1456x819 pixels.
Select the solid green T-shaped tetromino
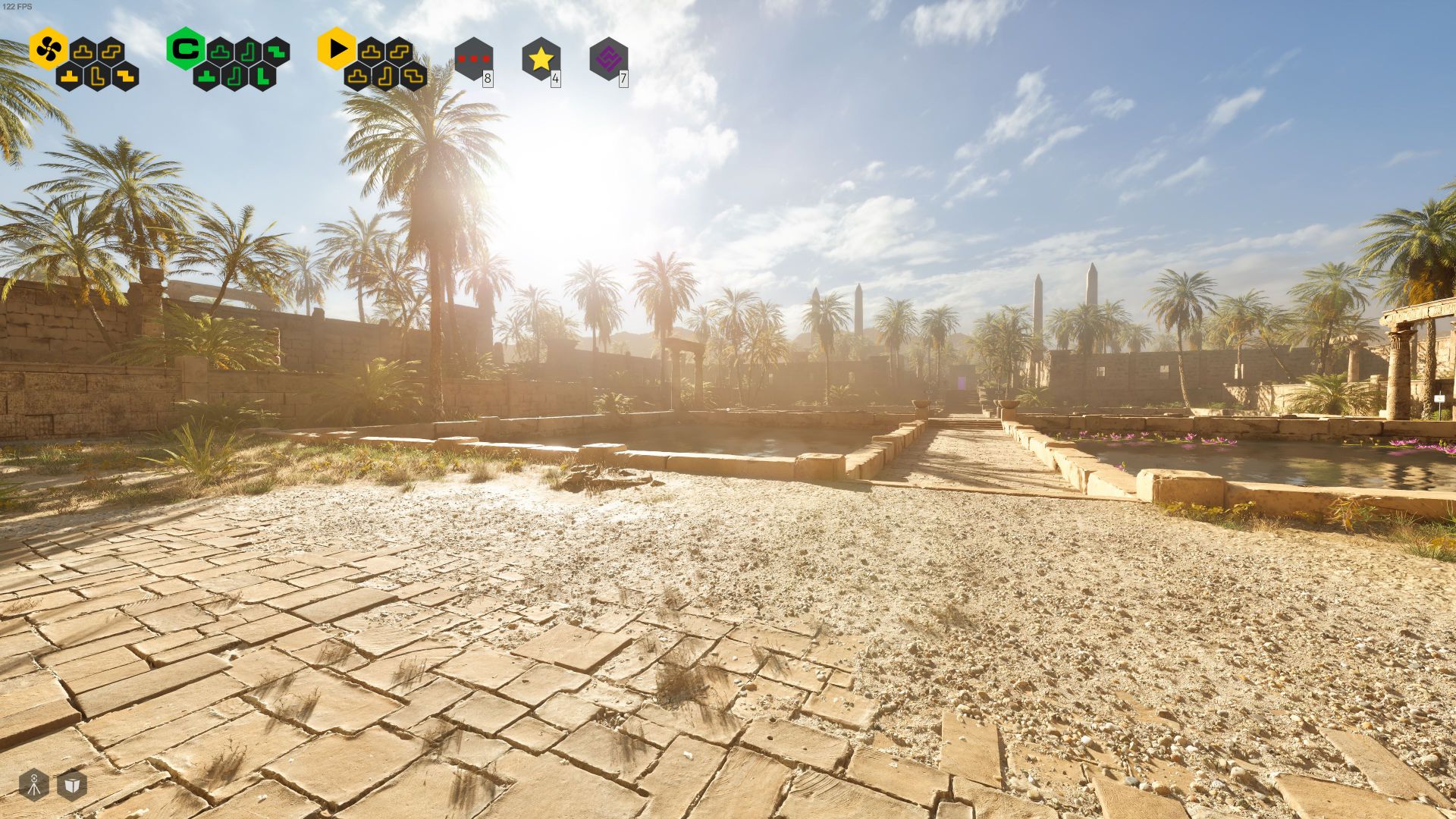pyautogui.click(x=206, y=76)
